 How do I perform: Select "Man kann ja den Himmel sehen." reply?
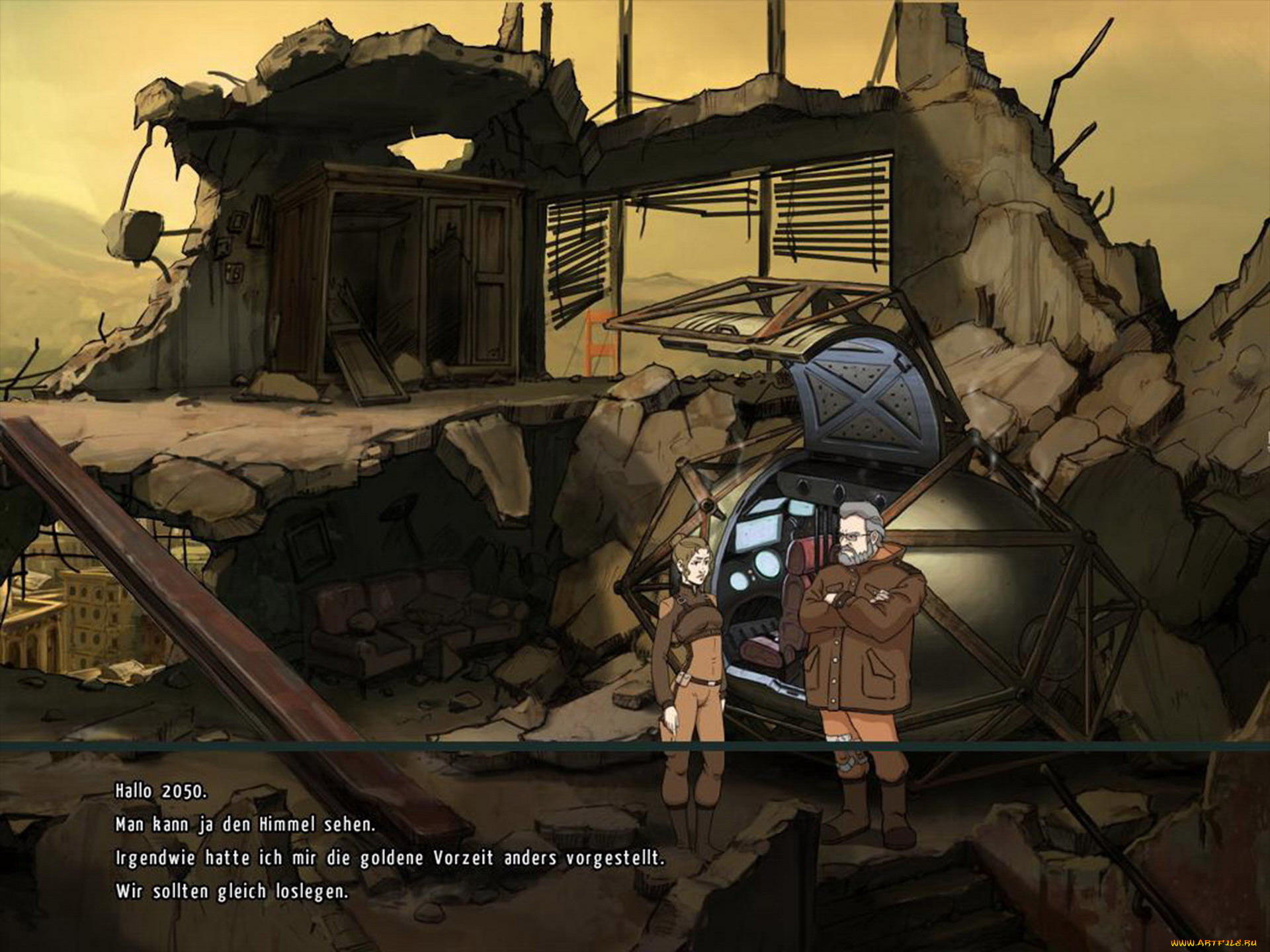click(x=245, y=824)
